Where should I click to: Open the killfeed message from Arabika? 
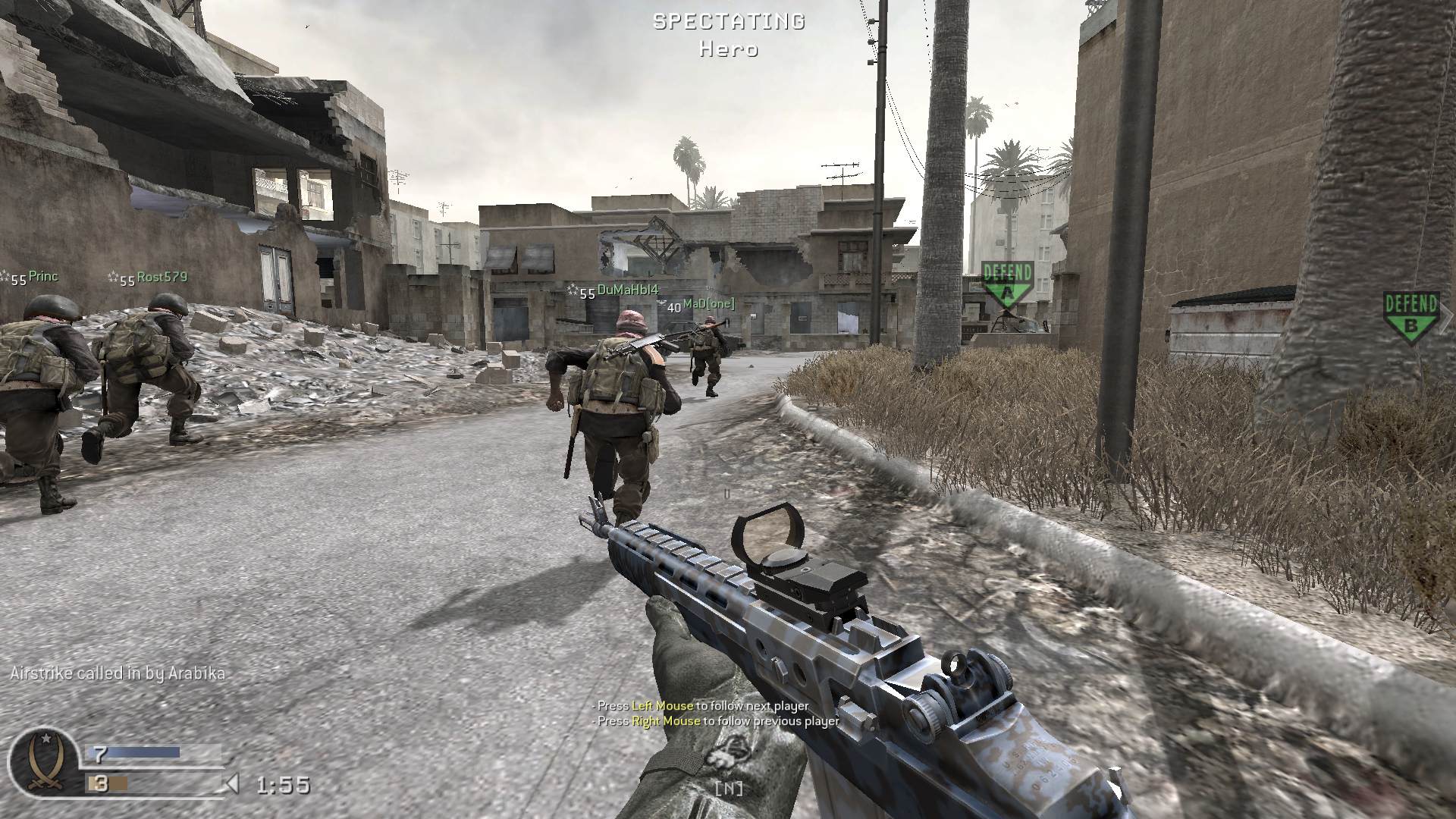click(118, 672)
